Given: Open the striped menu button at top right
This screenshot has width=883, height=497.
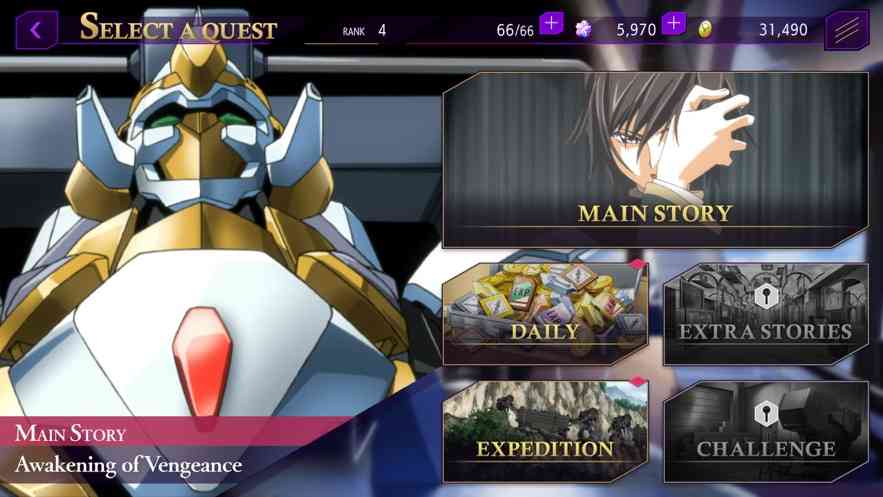Looking at the screenshot, I should pos(846,30).
